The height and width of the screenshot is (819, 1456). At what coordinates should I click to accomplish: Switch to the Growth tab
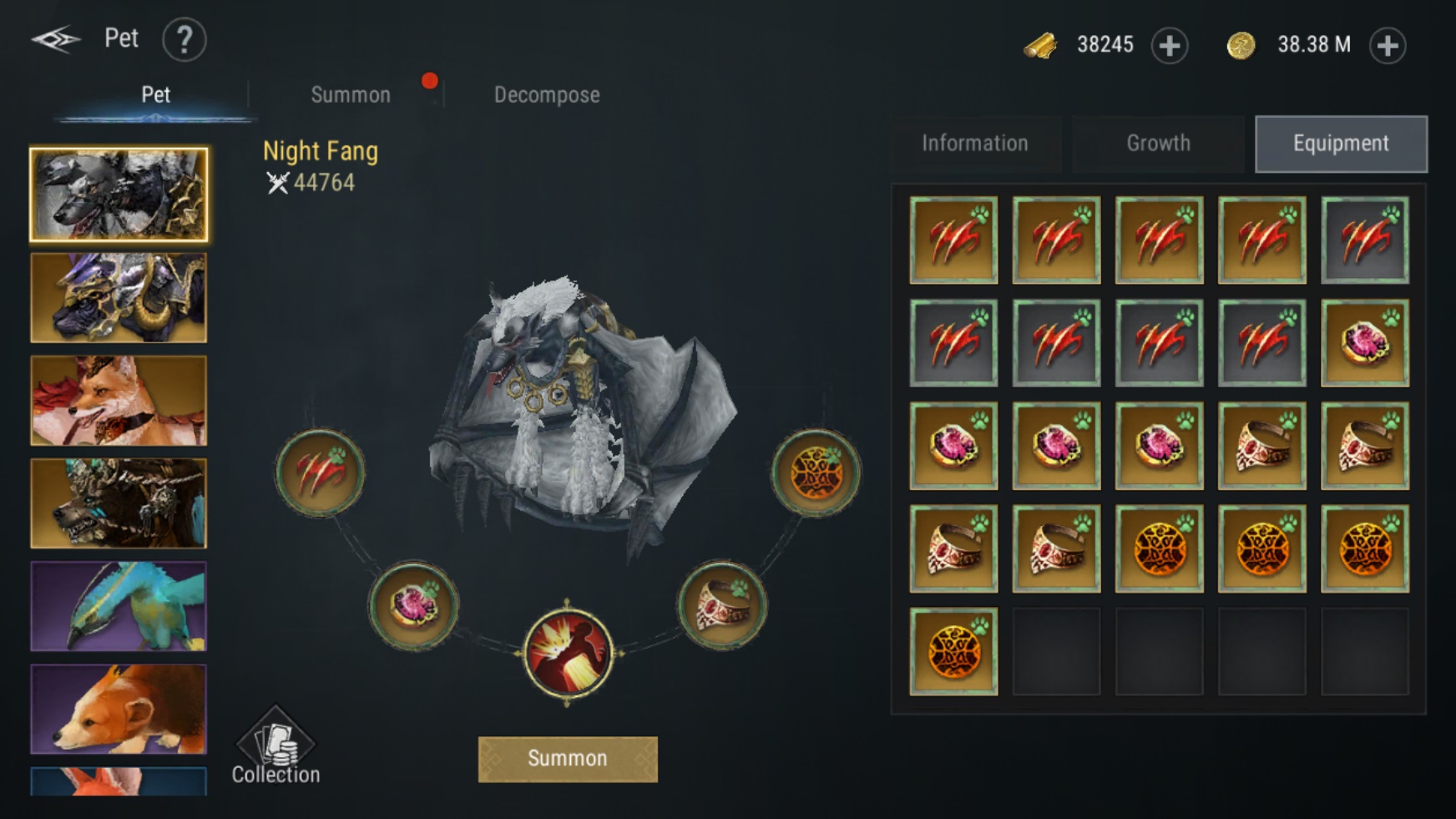click(x=1158, y=144)
